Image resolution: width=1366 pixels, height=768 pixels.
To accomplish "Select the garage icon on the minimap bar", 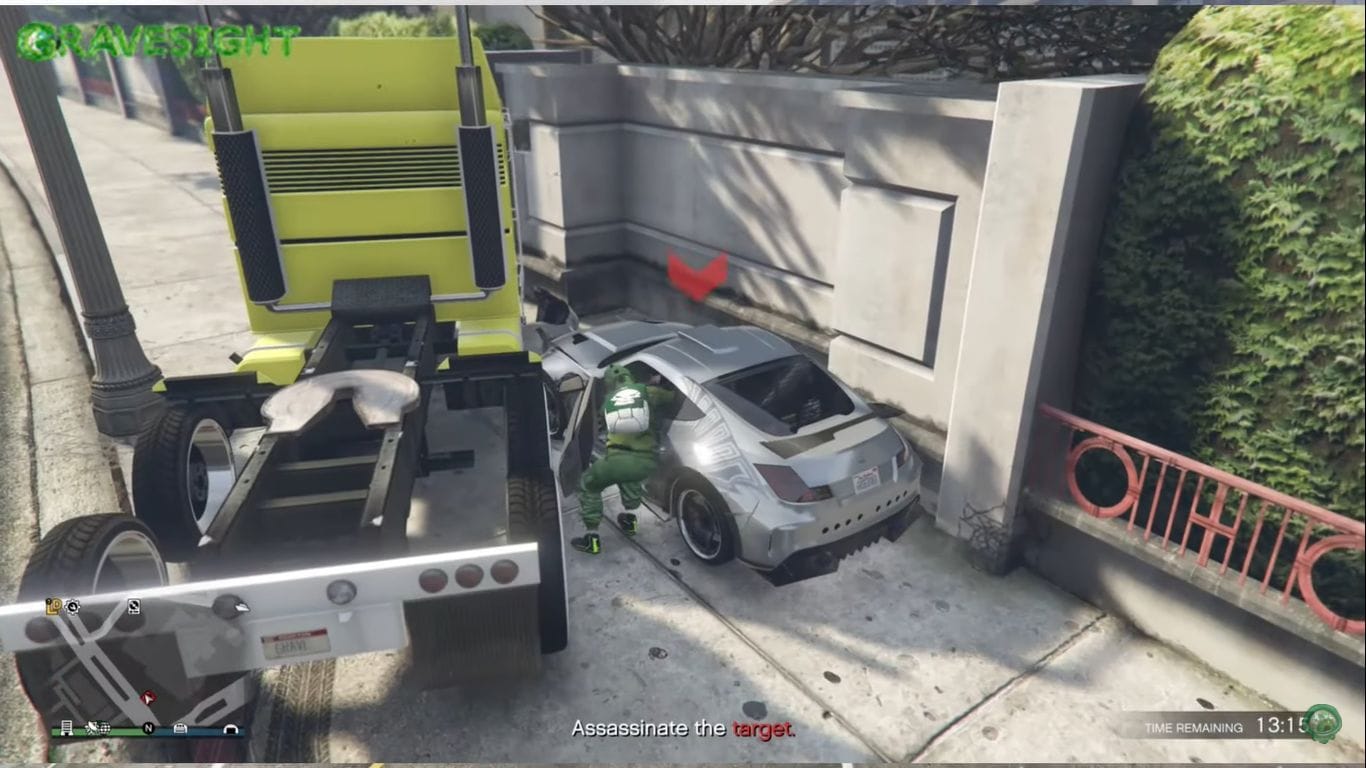I will coord(181,729).
